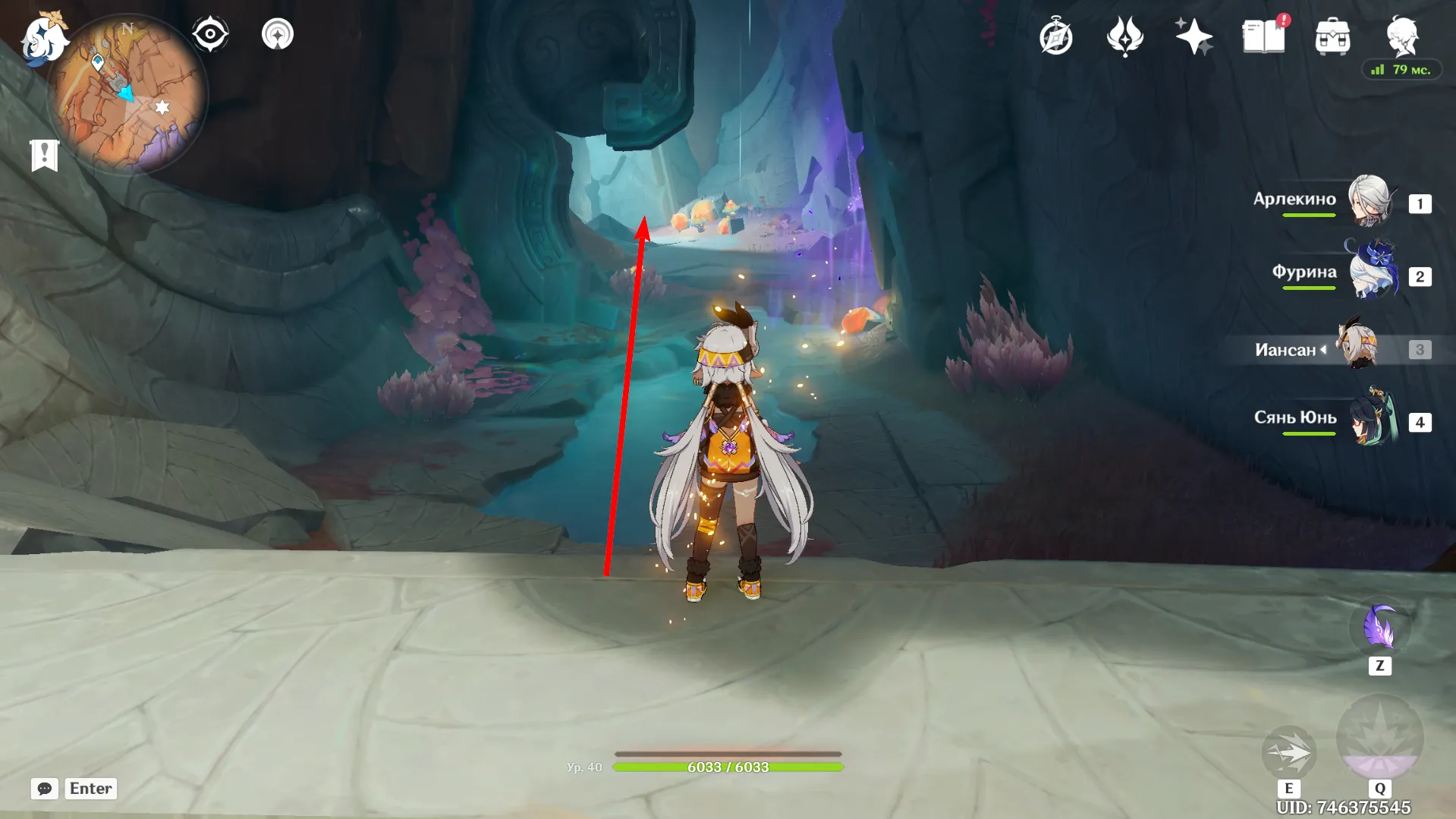Open the Adventurer compass icon

coord(1056,36)
